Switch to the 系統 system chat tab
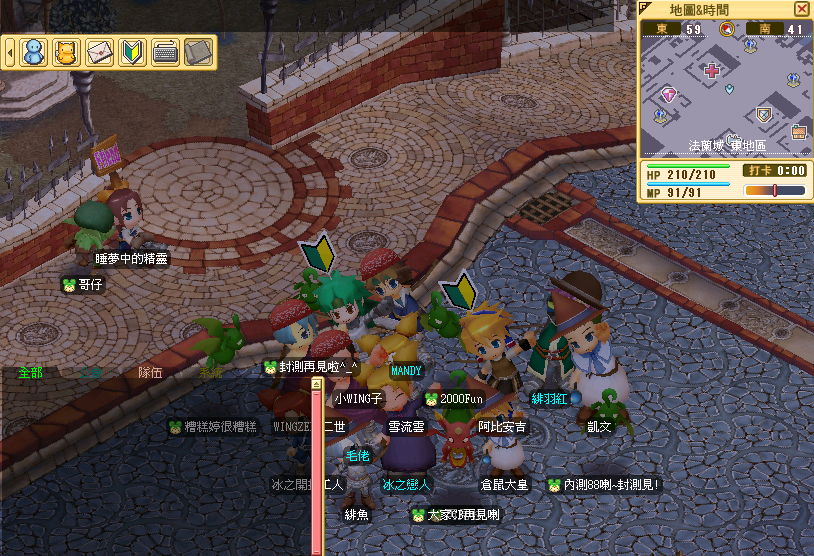This screenshot has height=556, width=814. 210,373
